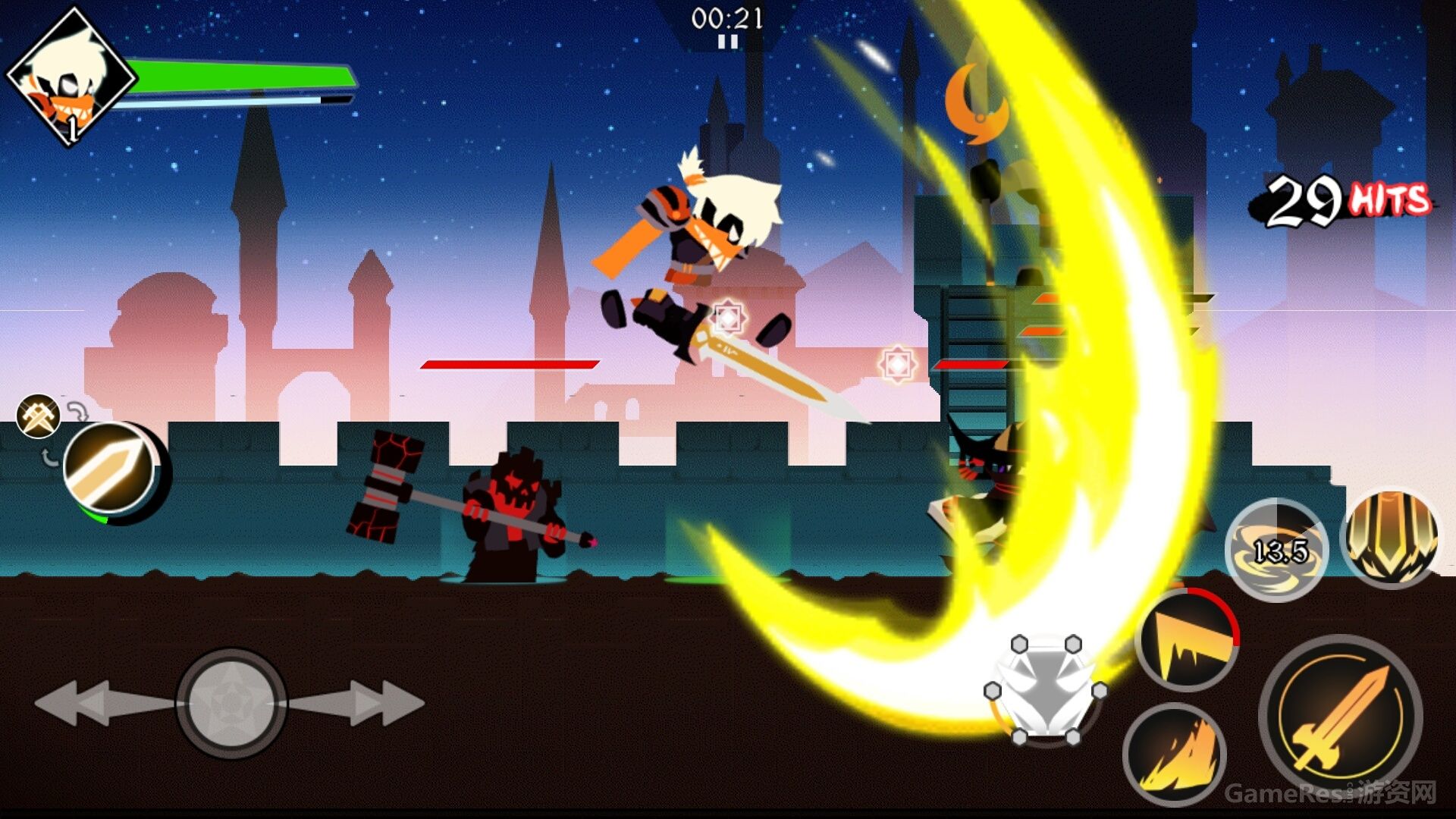Tap the white hexagon dash button

coord(1046,690)
